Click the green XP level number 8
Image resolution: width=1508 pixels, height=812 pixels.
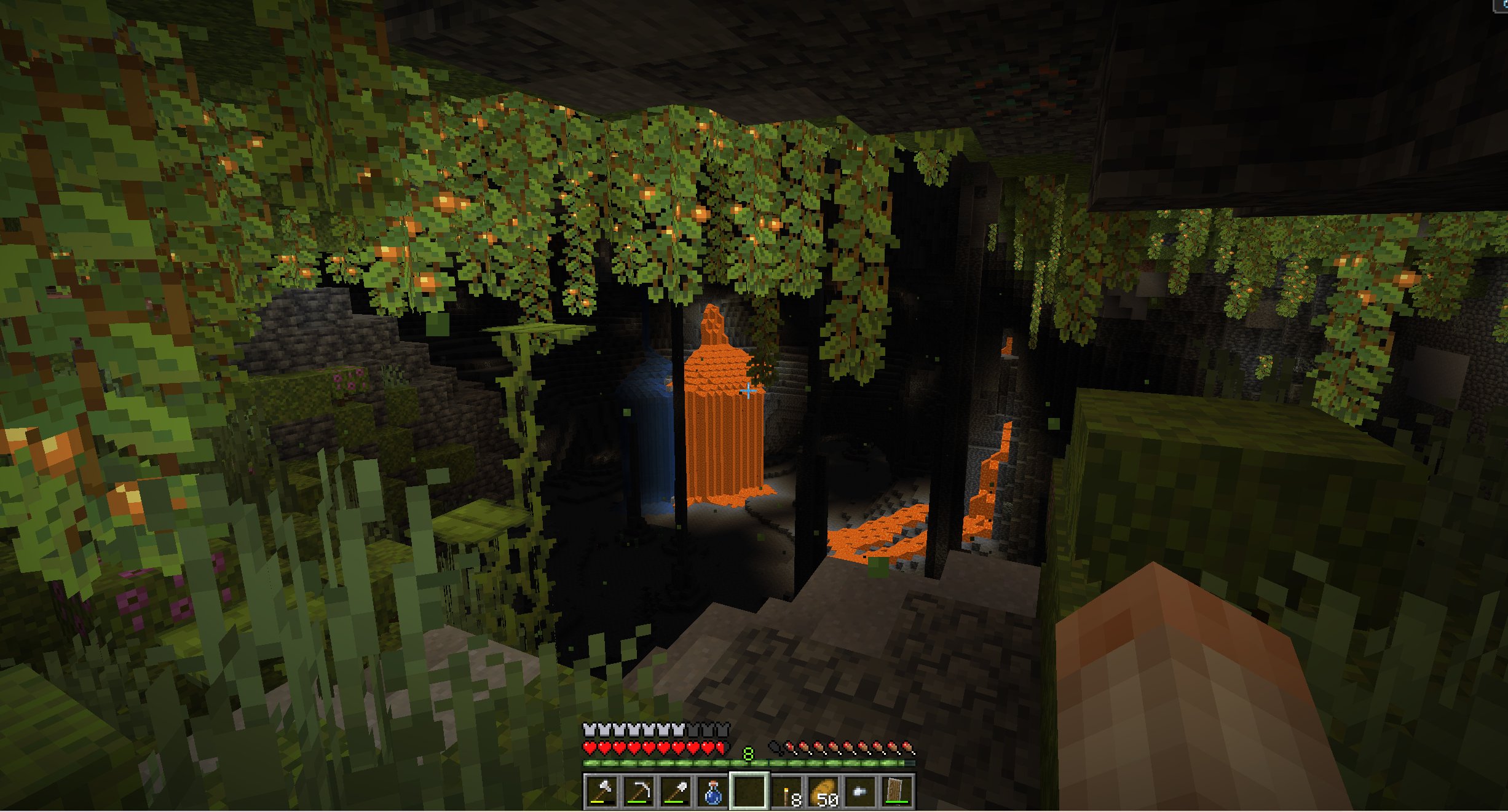click(748, 754)
